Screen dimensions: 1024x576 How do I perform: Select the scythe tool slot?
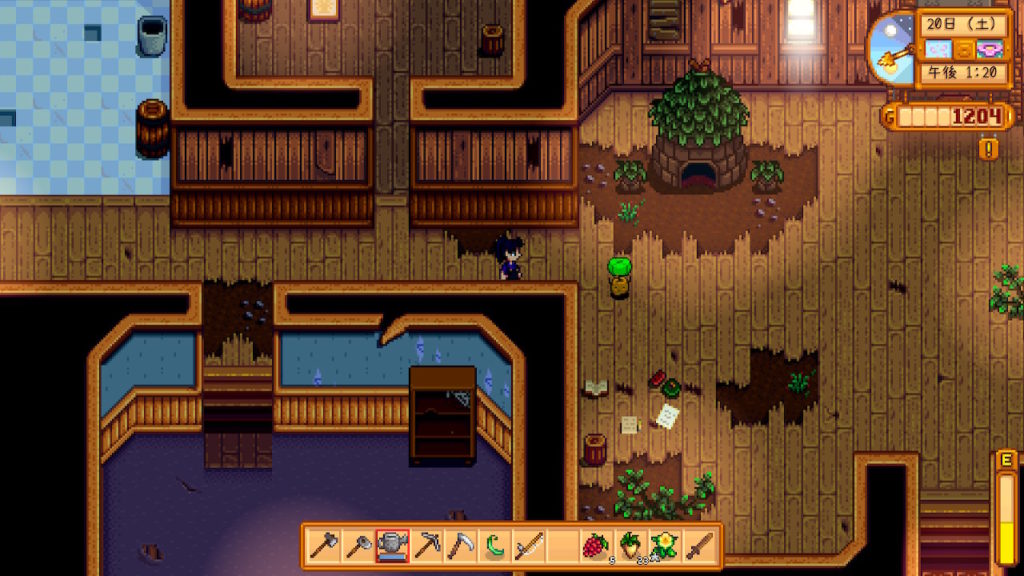click(x=460, y=546)
